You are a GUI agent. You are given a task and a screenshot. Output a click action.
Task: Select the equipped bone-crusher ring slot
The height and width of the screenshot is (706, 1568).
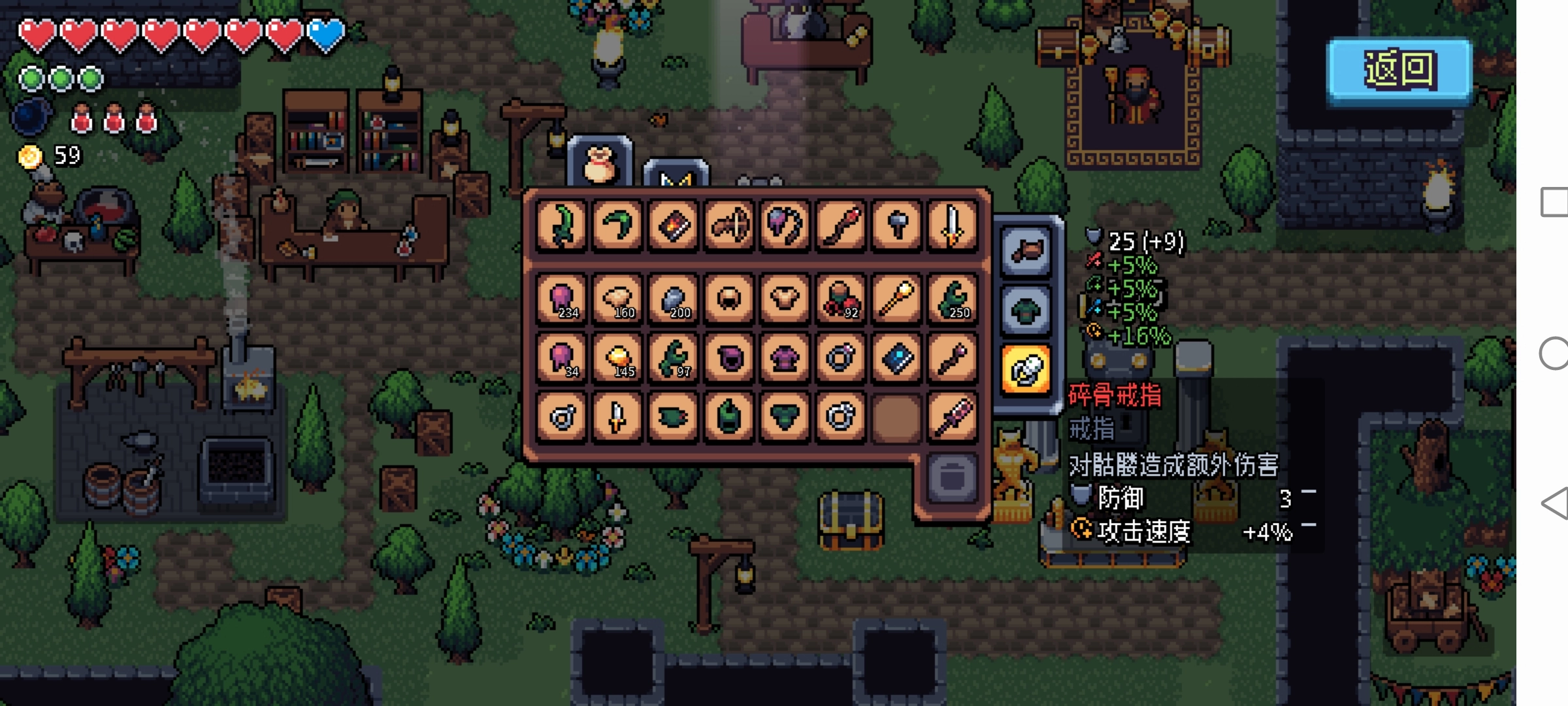click(x=1026, y=370)
